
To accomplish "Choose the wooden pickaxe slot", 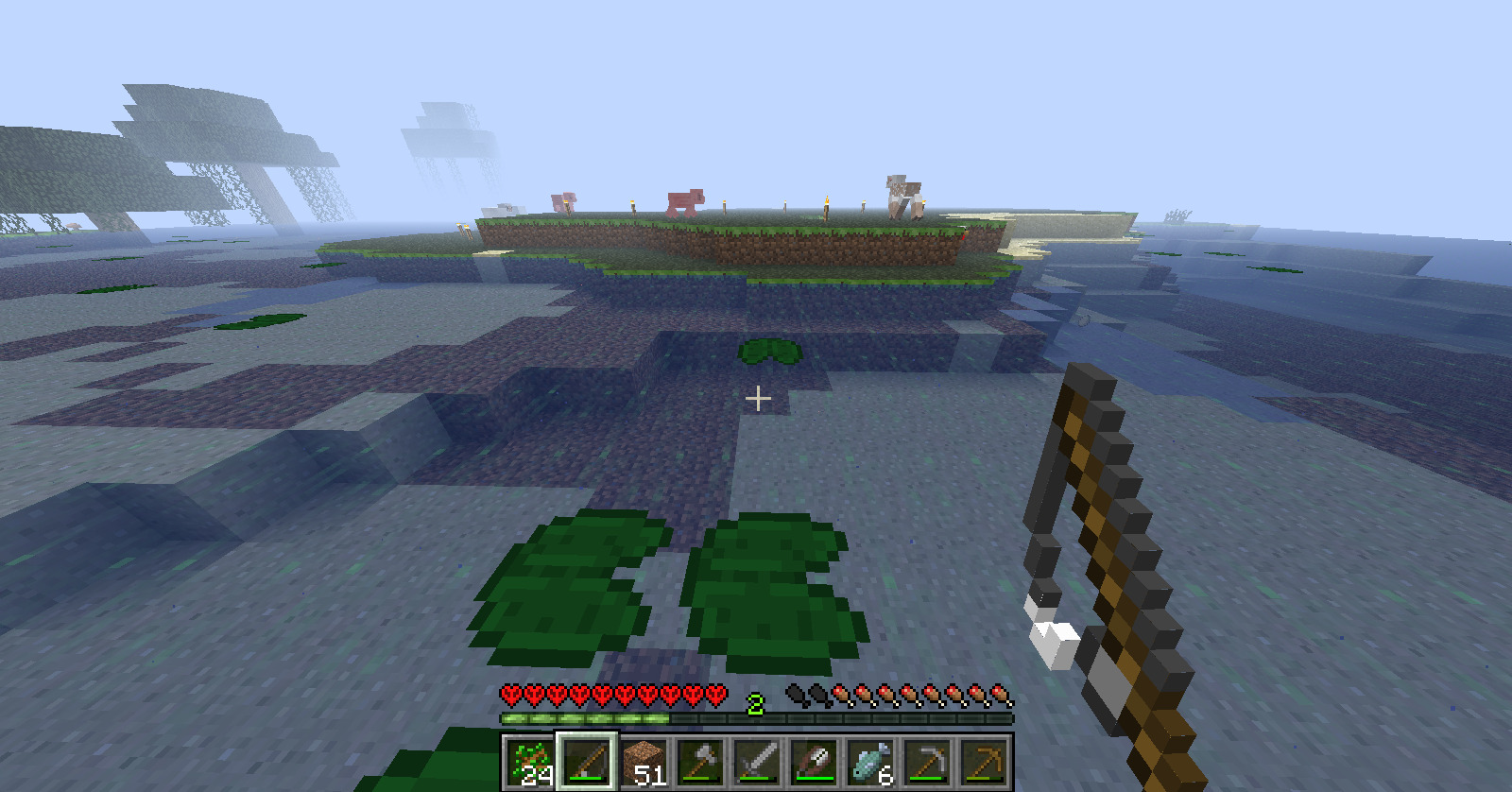I will tap(984, 762).
